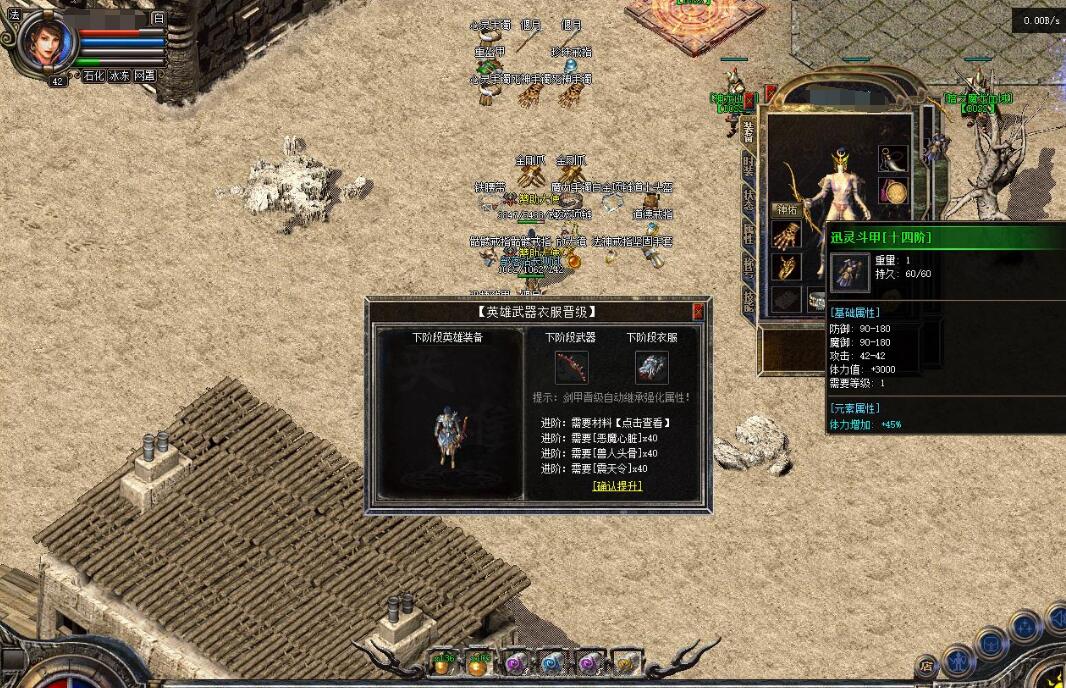Screen dimensions: 1066x688
Task: Switch to the 时装 fashion tab
Action: [x=748, y=166]
